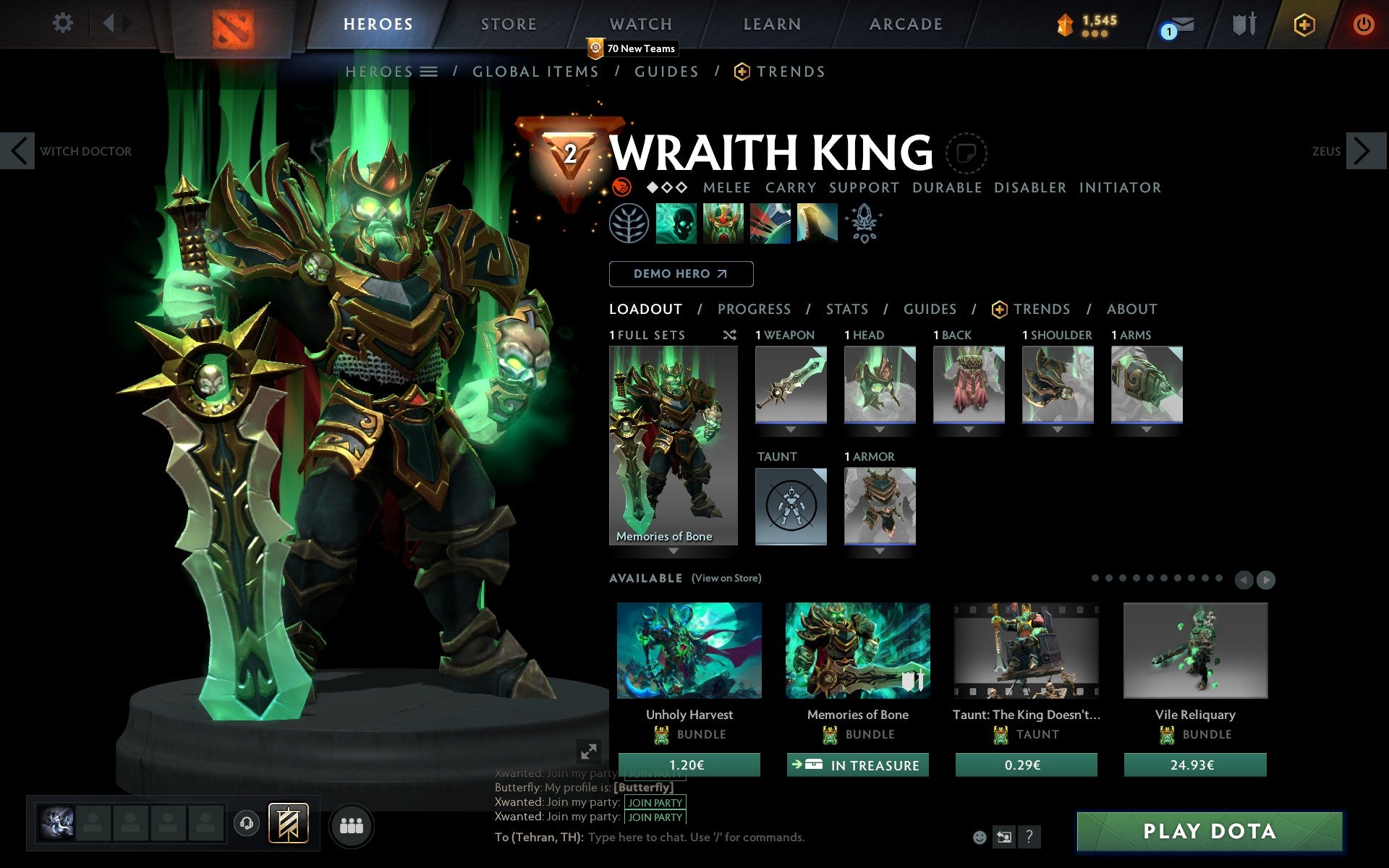Screen dimensions: 1389x868
Task: Expand the Weapon slot dropdown arrow
Action: [x=790, y=427]
